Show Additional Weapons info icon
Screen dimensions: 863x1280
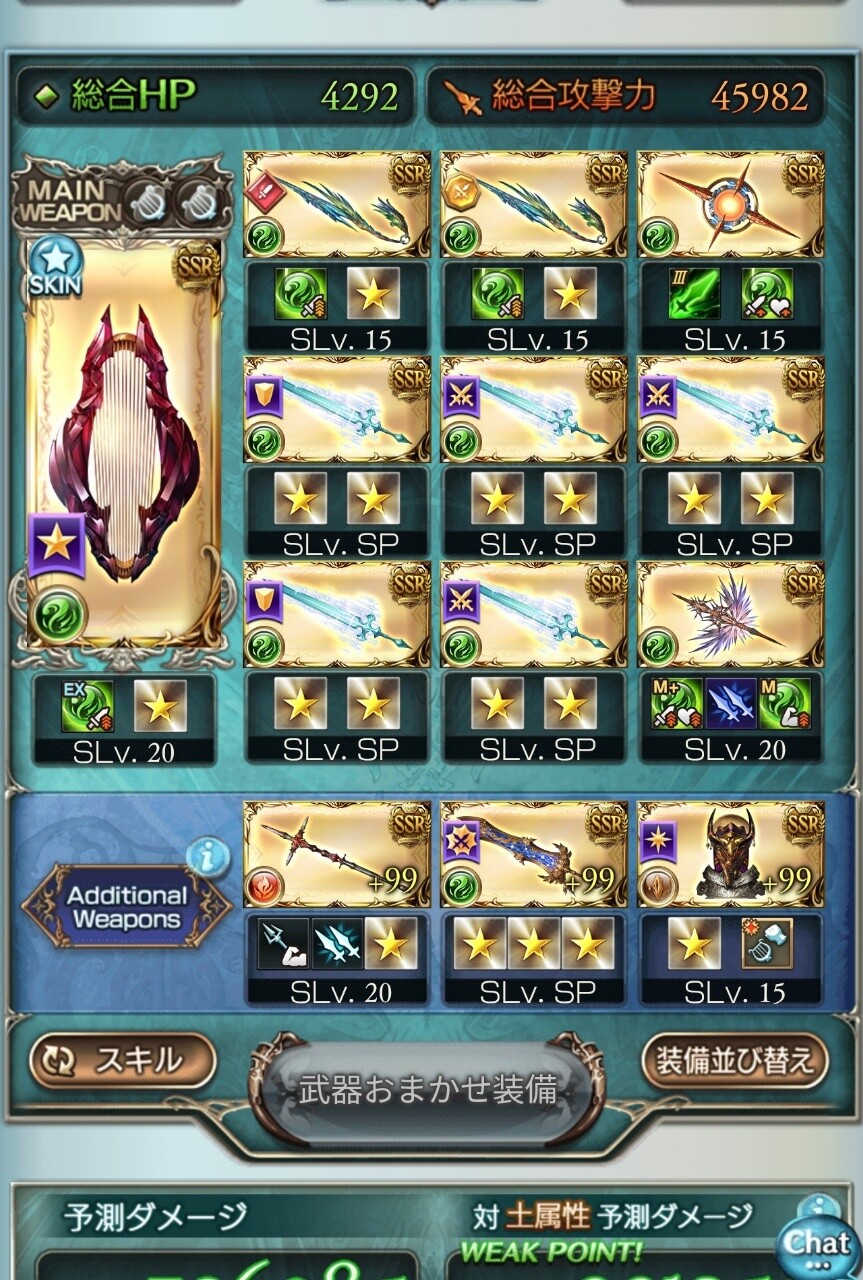[x=208, y=857]
